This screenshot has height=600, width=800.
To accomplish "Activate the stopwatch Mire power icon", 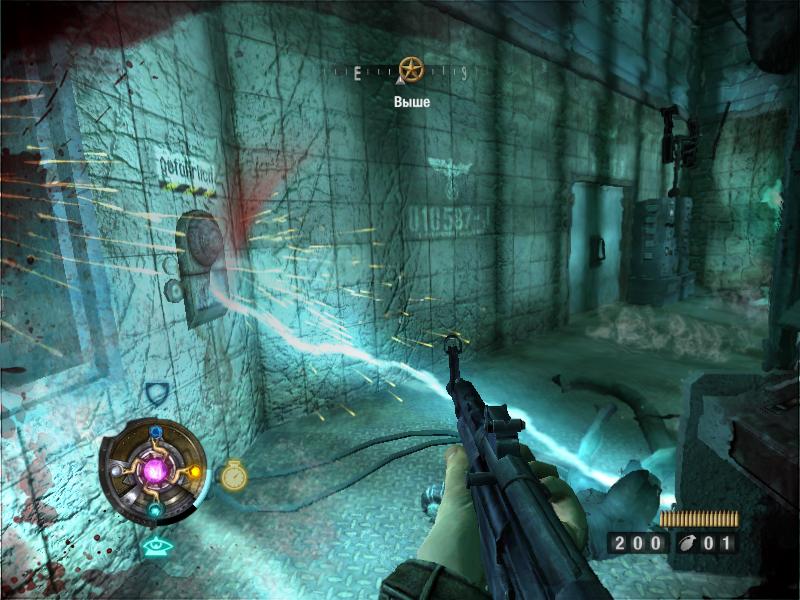I will coord(233,475).
